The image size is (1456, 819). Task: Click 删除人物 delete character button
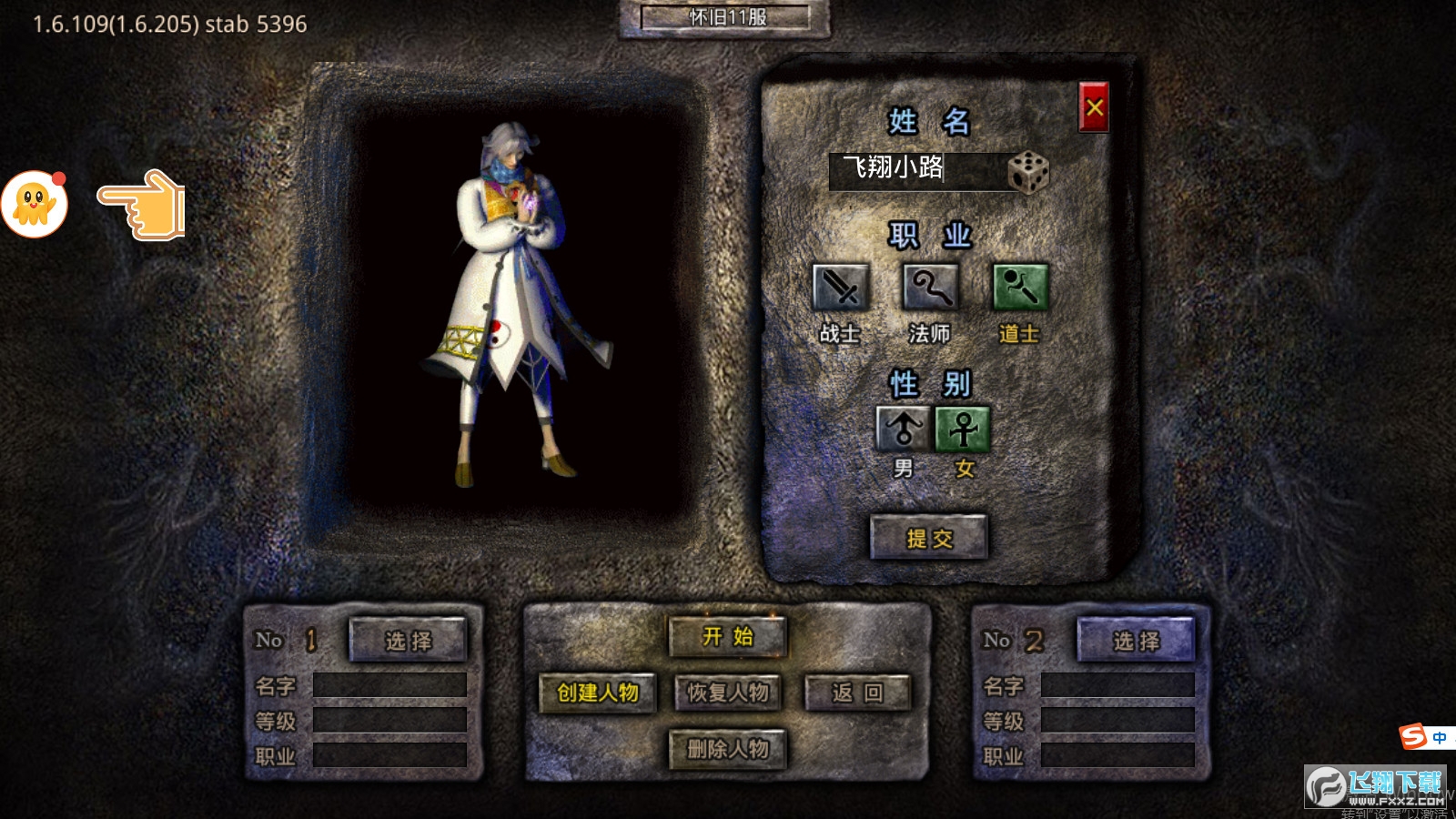728,750
